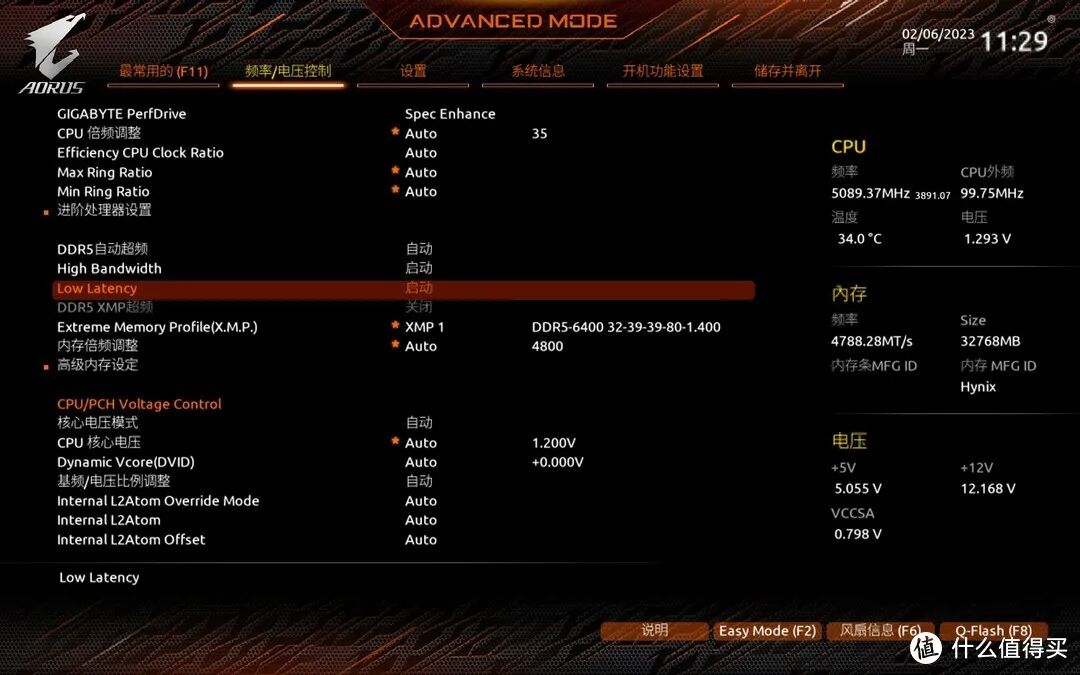Open the 高级内存设定 submenu
The width and height of the screenshot is (1080, 675).
(x=97, y=365)
